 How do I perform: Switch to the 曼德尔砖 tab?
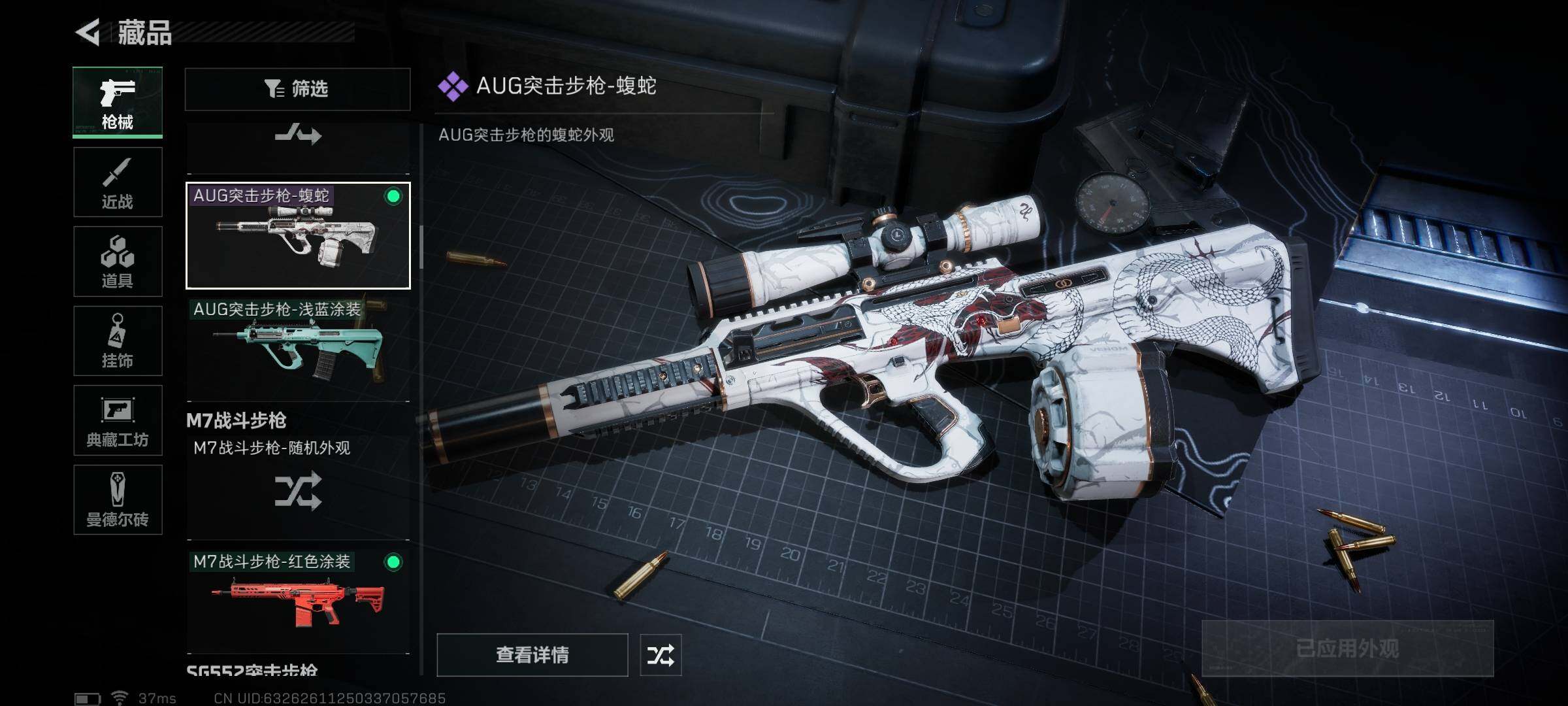pyautogui.click(x=118, y=499)
